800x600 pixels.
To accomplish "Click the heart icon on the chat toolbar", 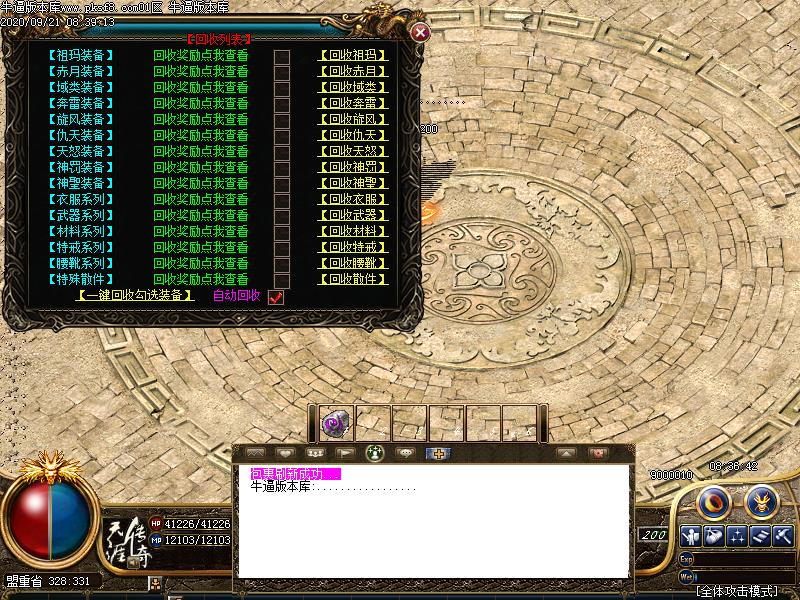I will tap(284, 453).
